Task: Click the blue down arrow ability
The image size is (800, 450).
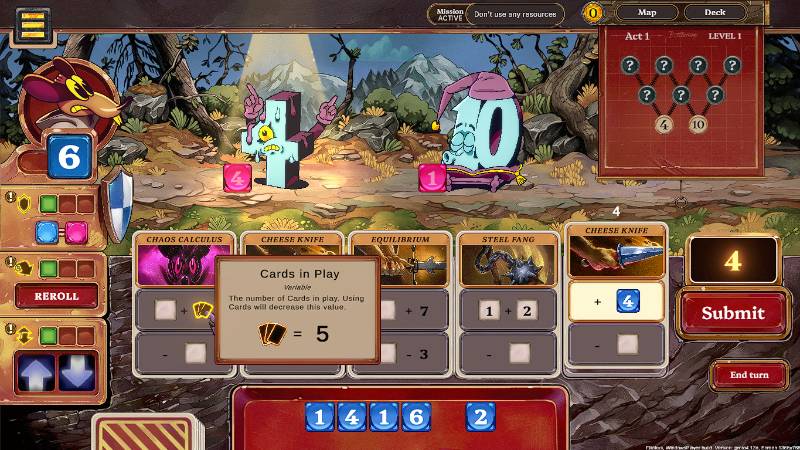Action: (x=79, y=371)
